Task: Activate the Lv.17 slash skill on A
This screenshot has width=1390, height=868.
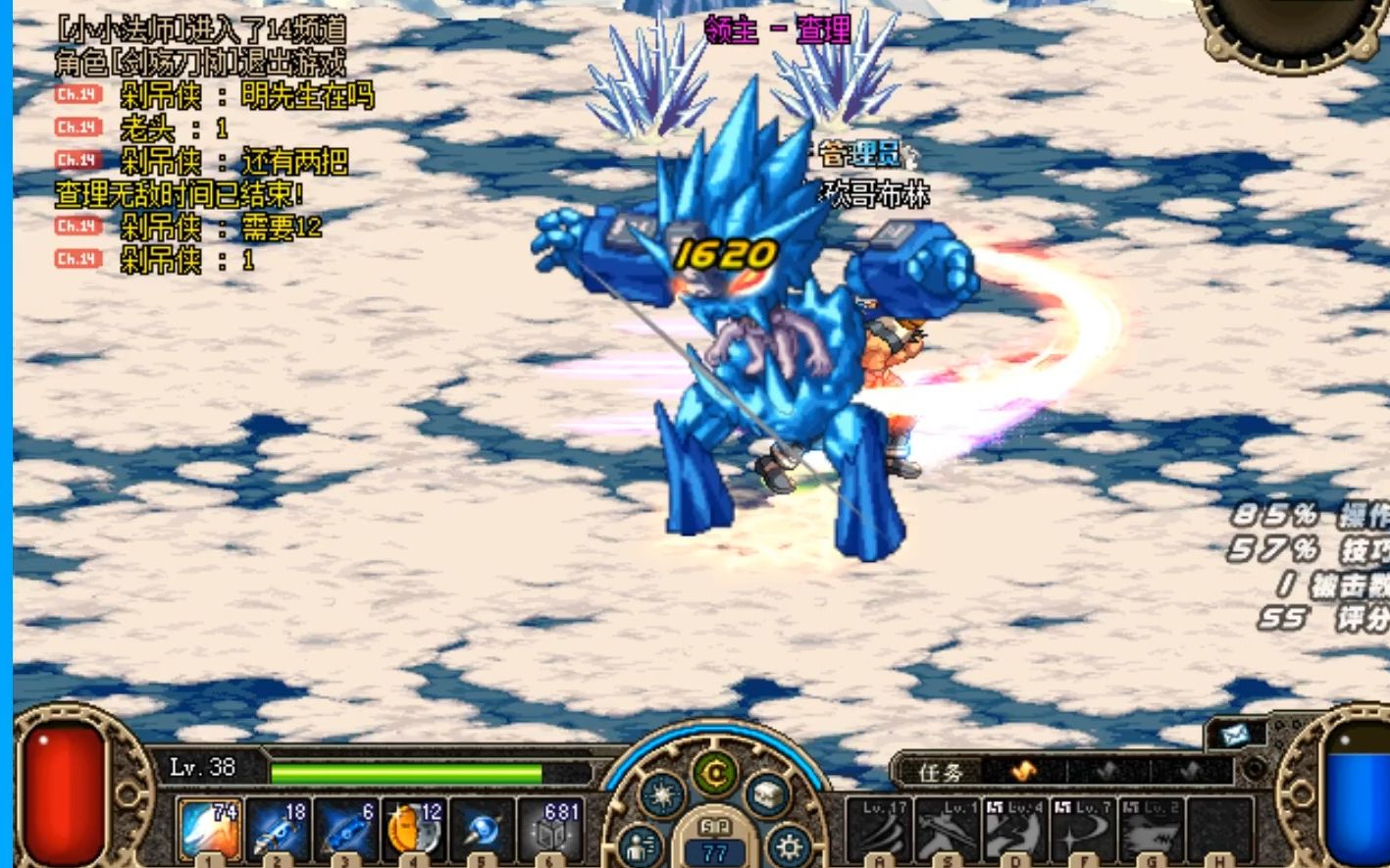Action: 879,830
